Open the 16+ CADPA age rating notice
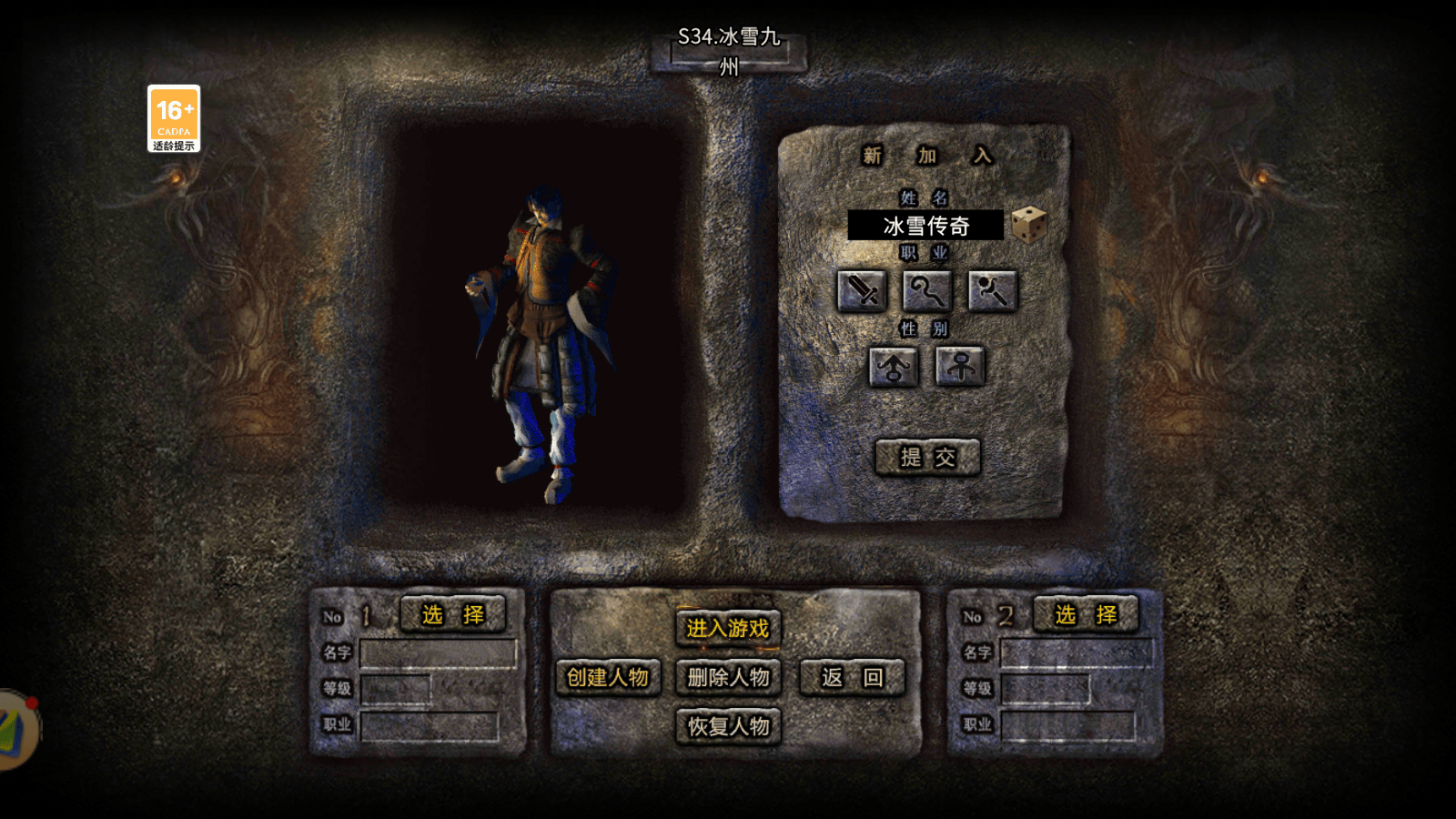 pyautogui.click(x=174, y=118)
